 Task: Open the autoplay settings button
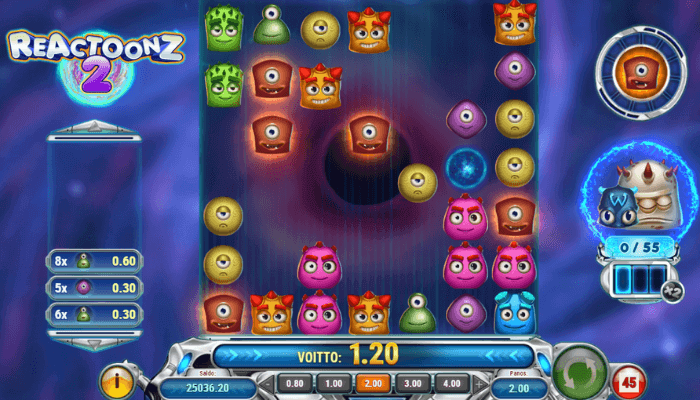tap(630, 381)
